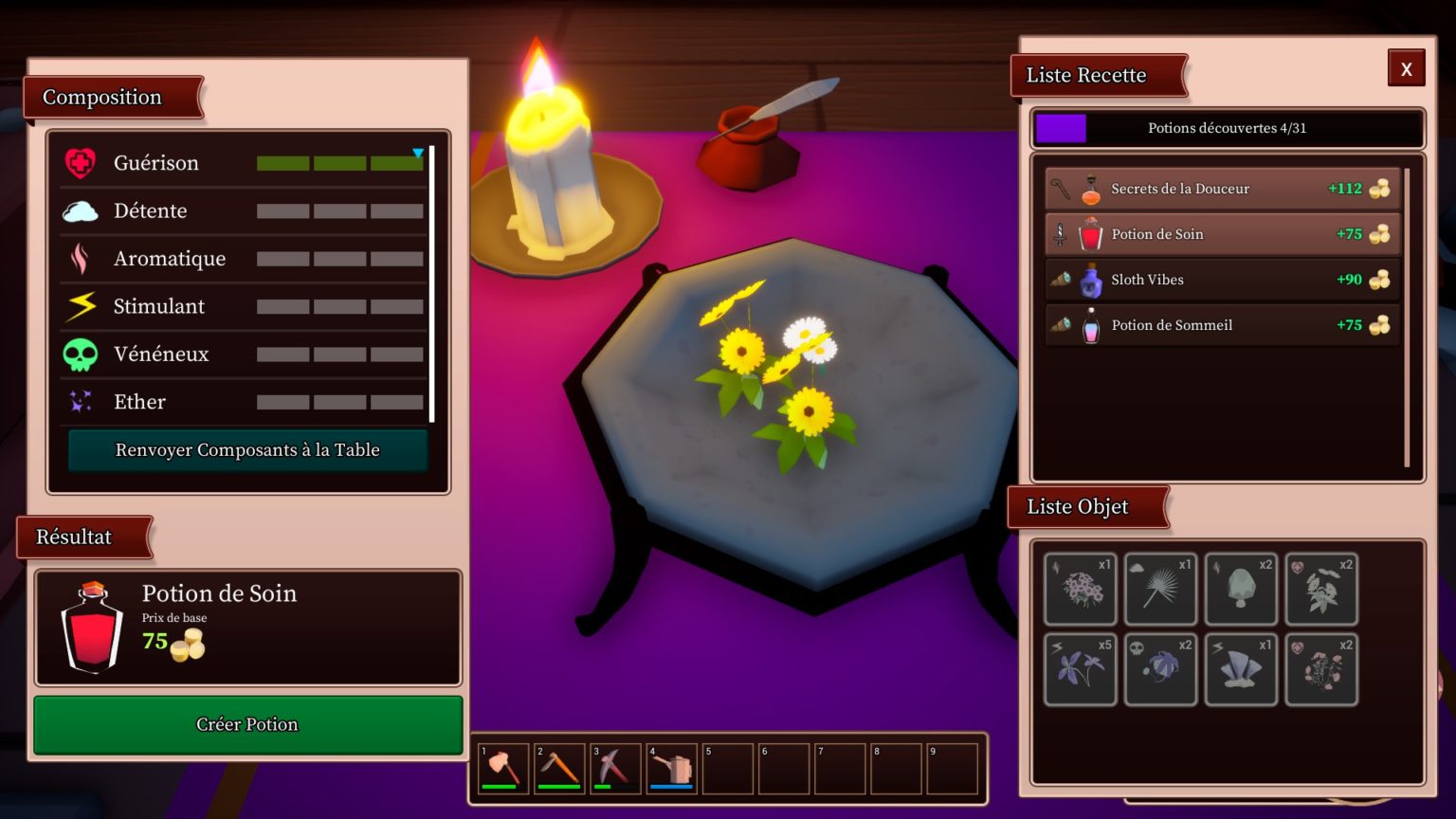The width and height of the screenshot is (1456, 819).
Task: Select the purple poisonous flower ingredient
Action: [1160, 670]
